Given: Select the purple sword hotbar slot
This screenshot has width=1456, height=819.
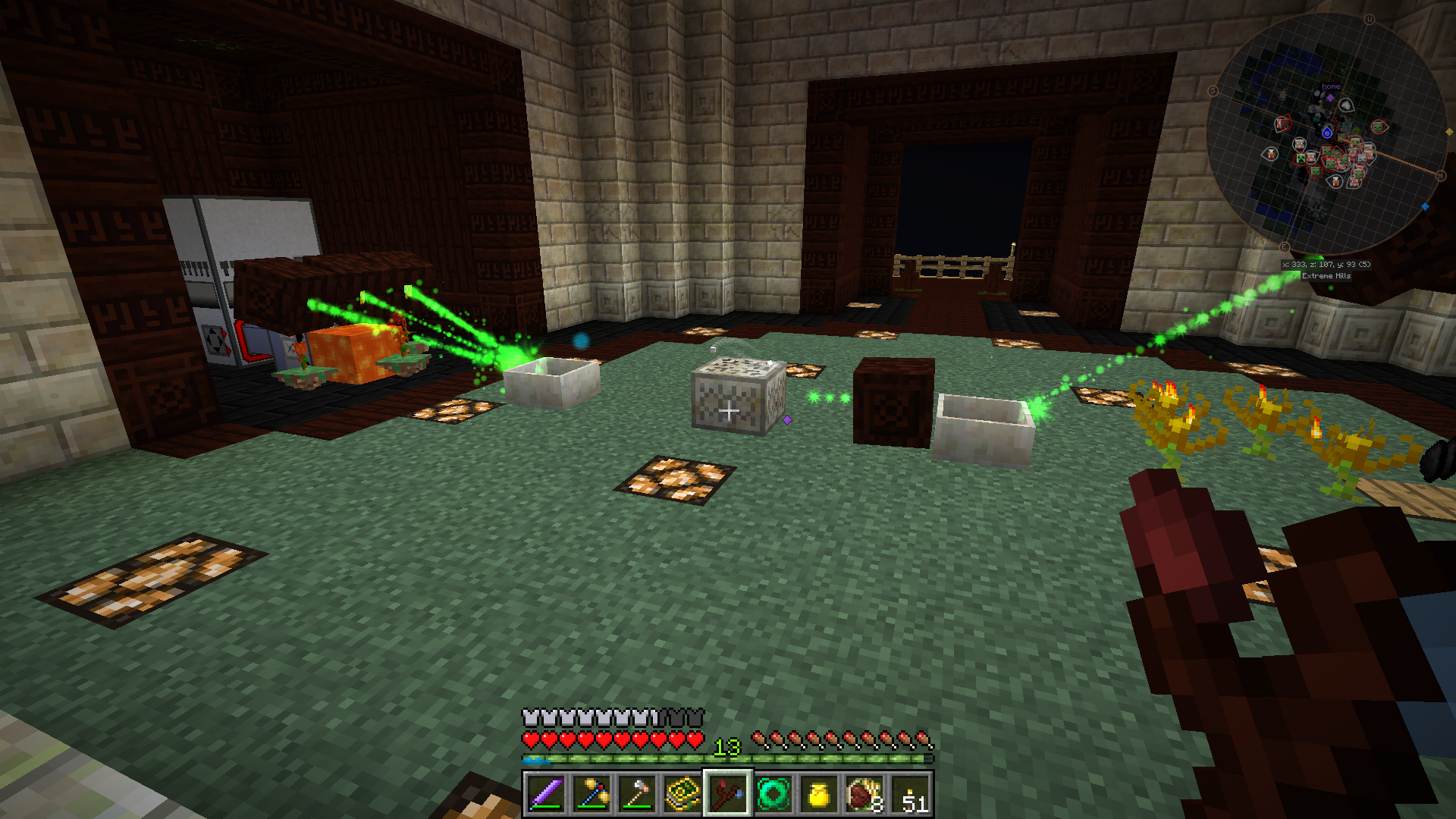Looking at the screenshot, I should point(545,794).
